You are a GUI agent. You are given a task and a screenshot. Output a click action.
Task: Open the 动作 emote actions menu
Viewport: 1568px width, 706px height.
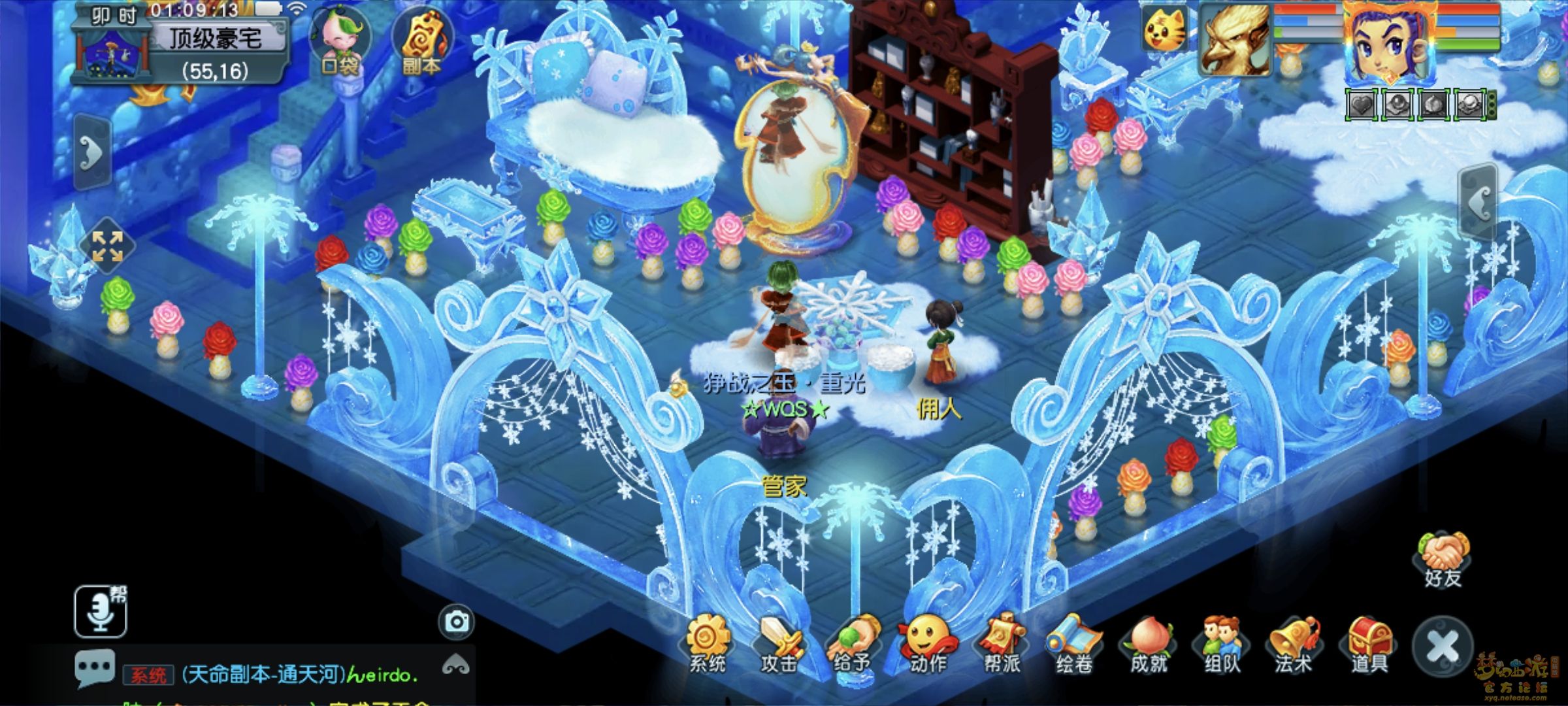click(927, 643)
